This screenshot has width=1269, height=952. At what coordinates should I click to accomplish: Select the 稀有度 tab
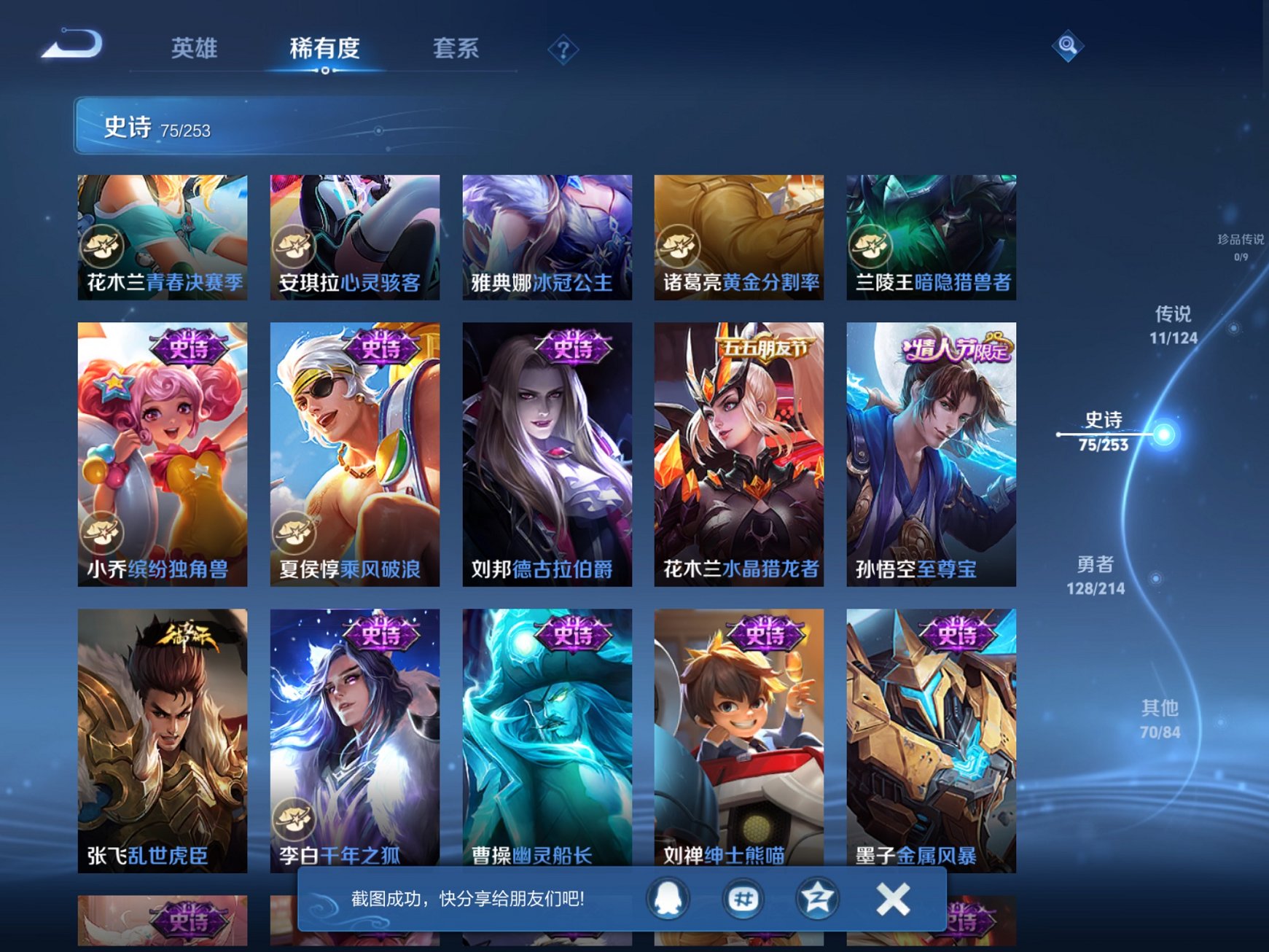click(325, 47)
